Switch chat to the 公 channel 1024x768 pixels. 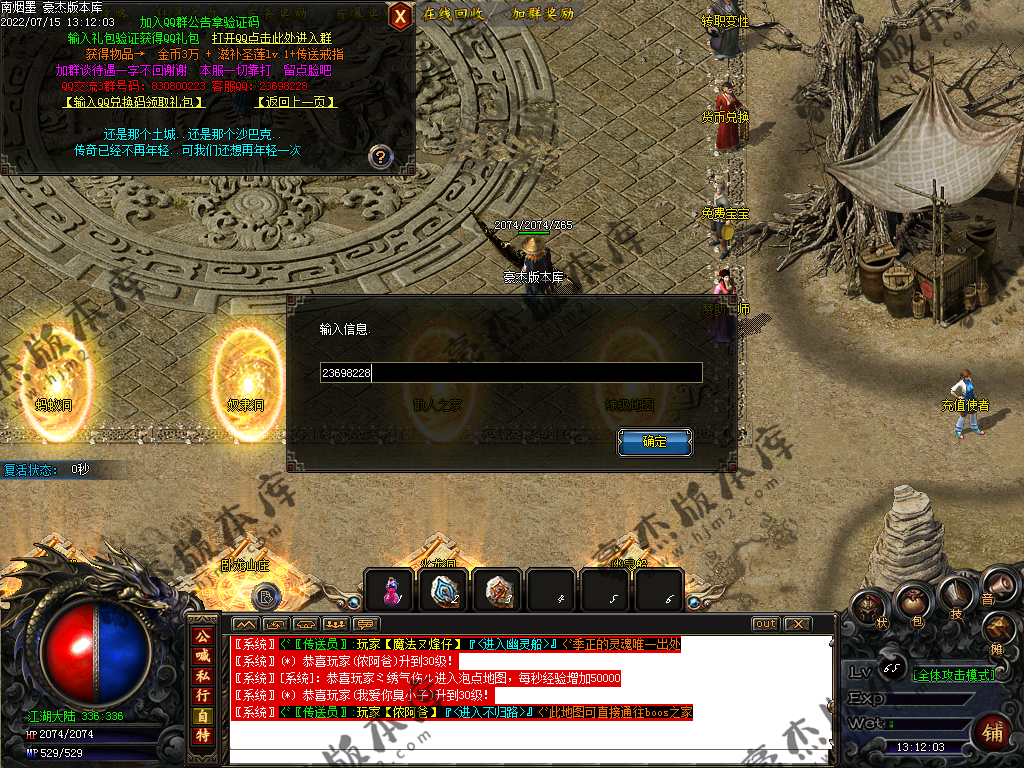(x=203, y=636)
